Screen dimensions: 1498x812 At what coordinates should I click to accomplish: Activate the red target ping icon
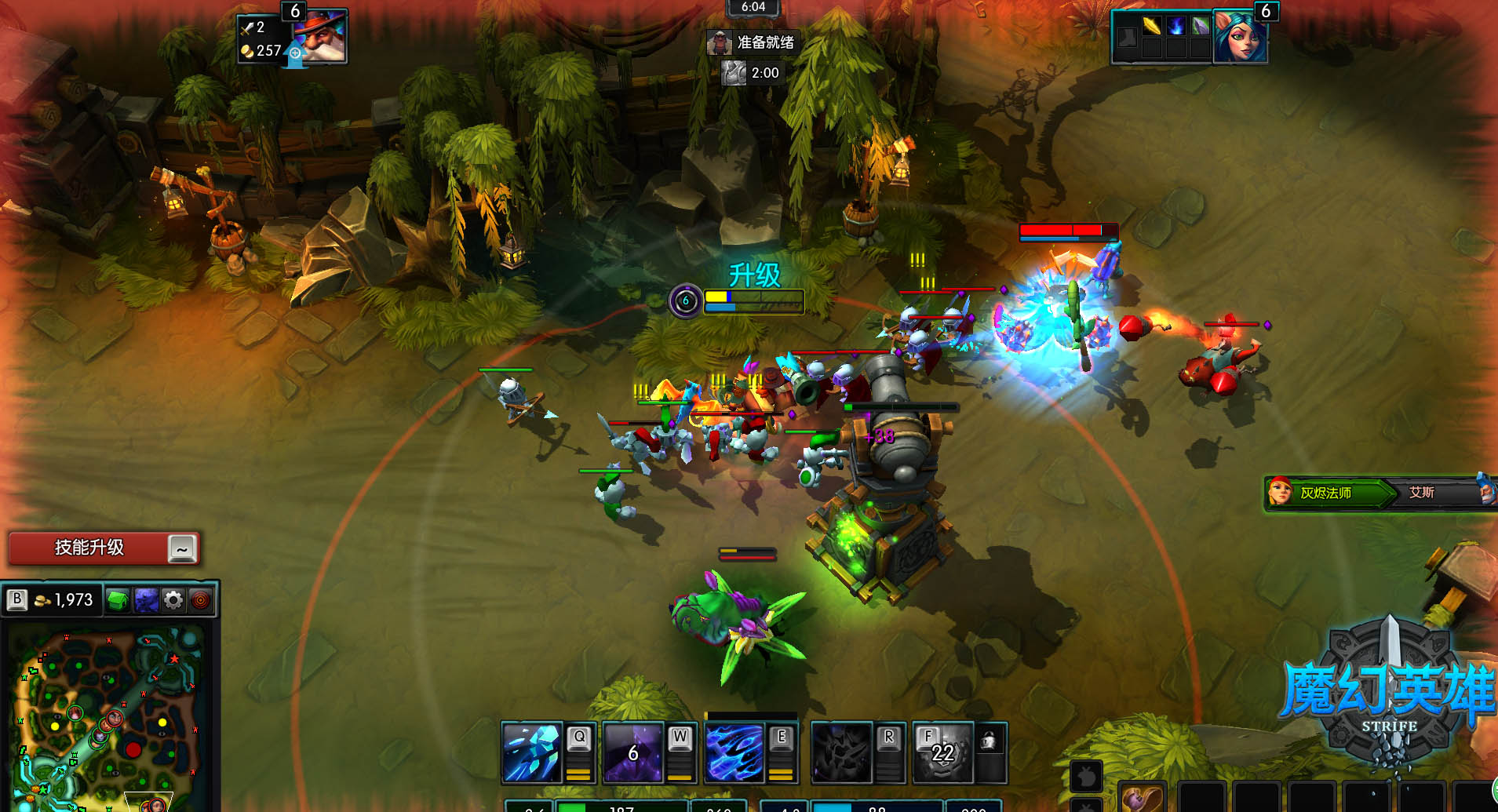click(201, 601)
